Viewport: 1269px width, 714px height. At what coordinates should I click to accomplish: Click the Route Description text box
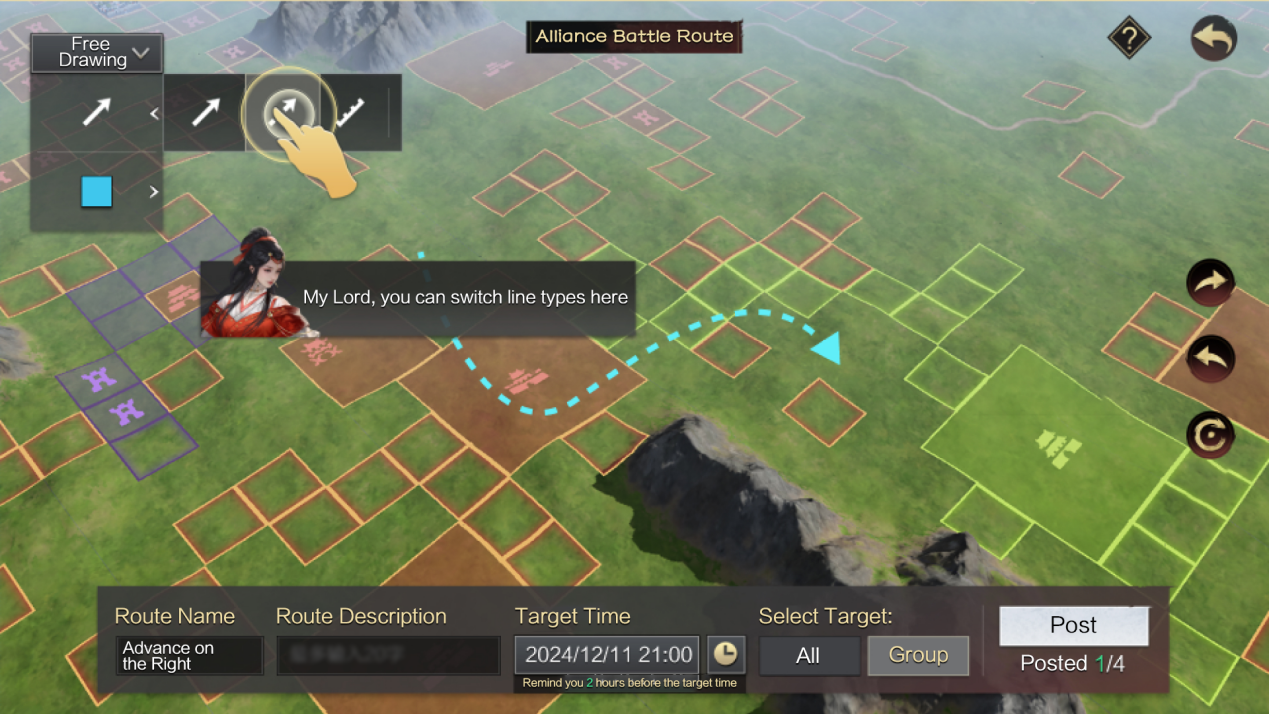click(x=388, y=656)
